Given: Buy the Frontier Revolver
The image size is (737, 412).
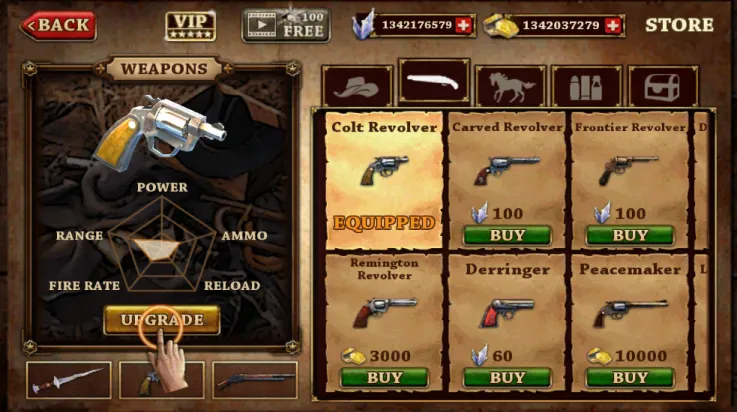Looking at the screenshot, I should coord(630,236).
